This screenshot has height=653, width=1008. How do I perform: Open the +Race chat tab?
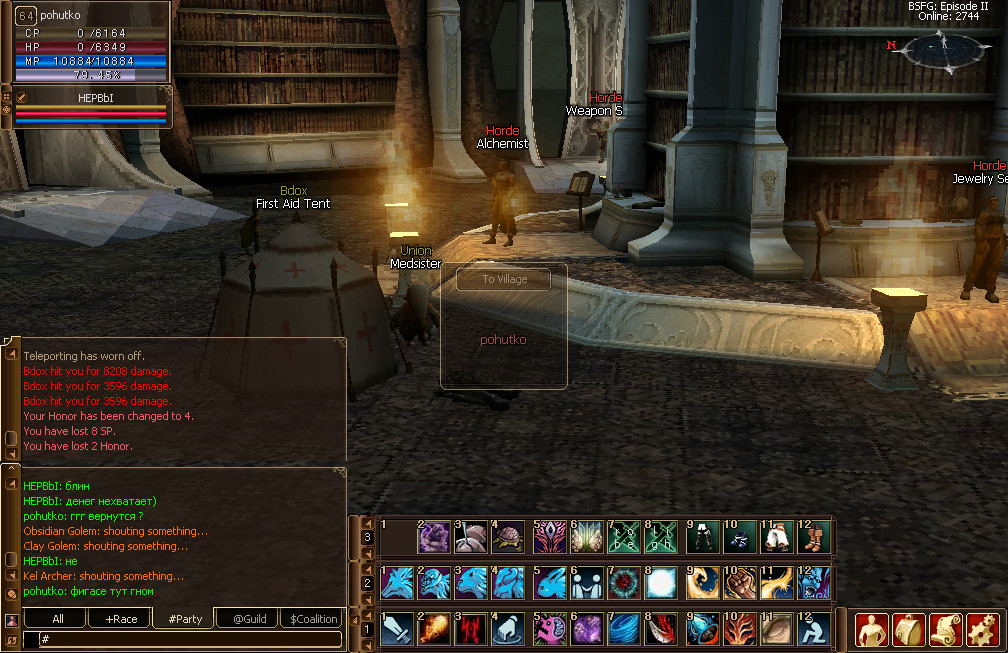coord(120,619)
